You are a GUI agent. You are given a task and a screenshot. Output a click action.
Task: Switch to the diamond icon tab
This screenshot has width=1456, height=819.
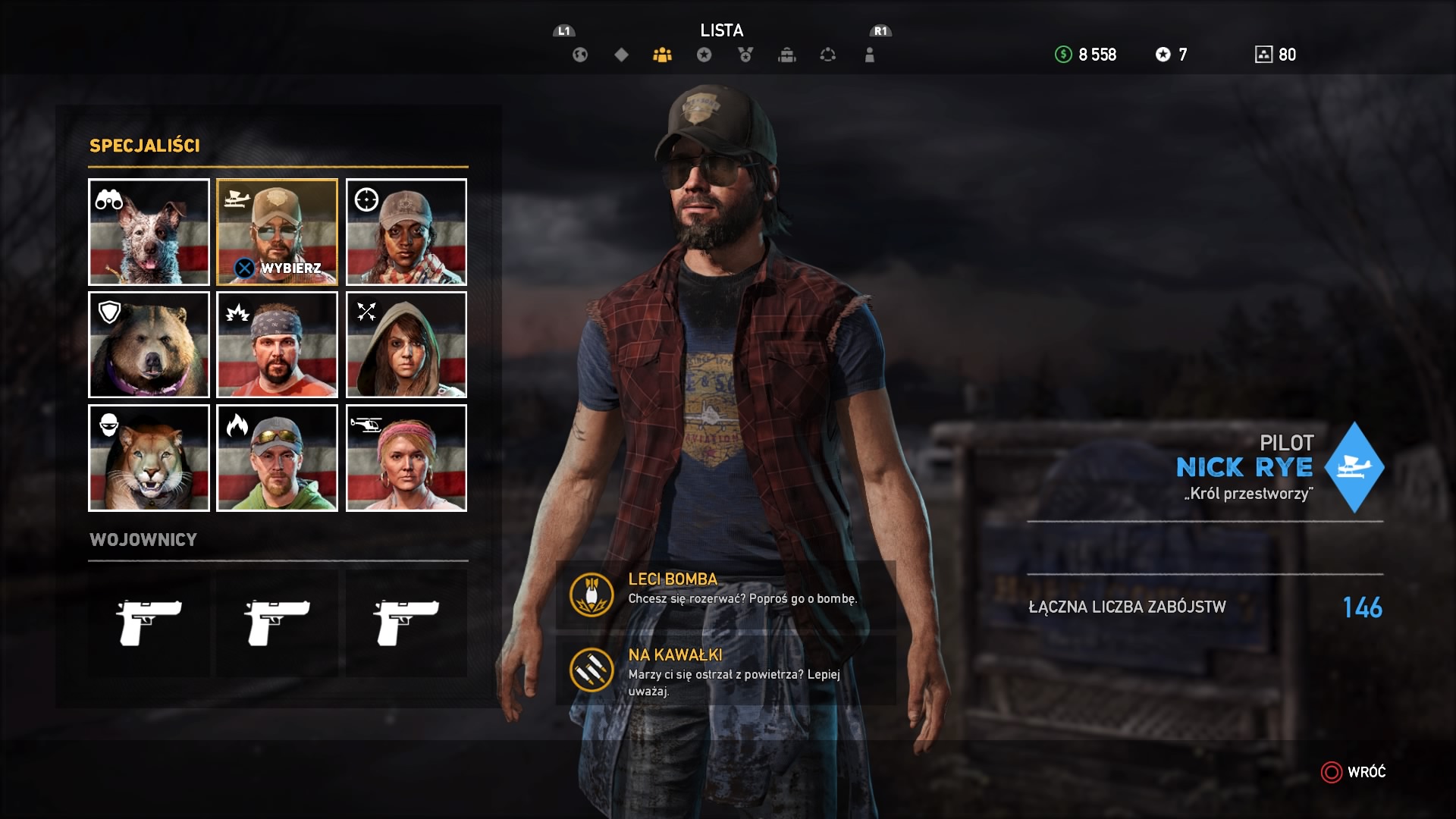(x=621, y=55)
